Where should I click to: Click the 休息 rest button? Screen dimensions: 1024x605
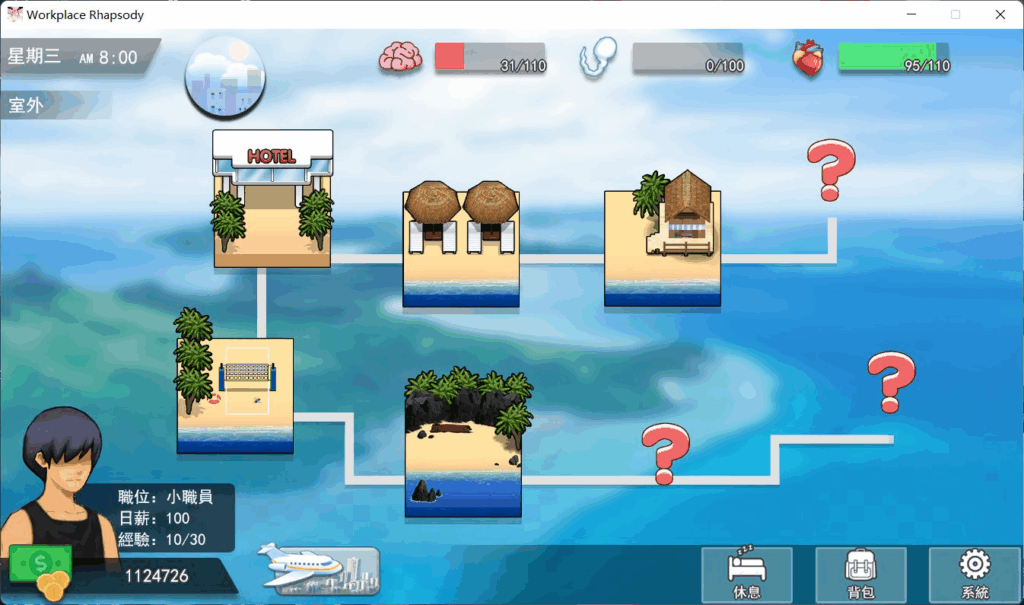[x=746, y=575]
